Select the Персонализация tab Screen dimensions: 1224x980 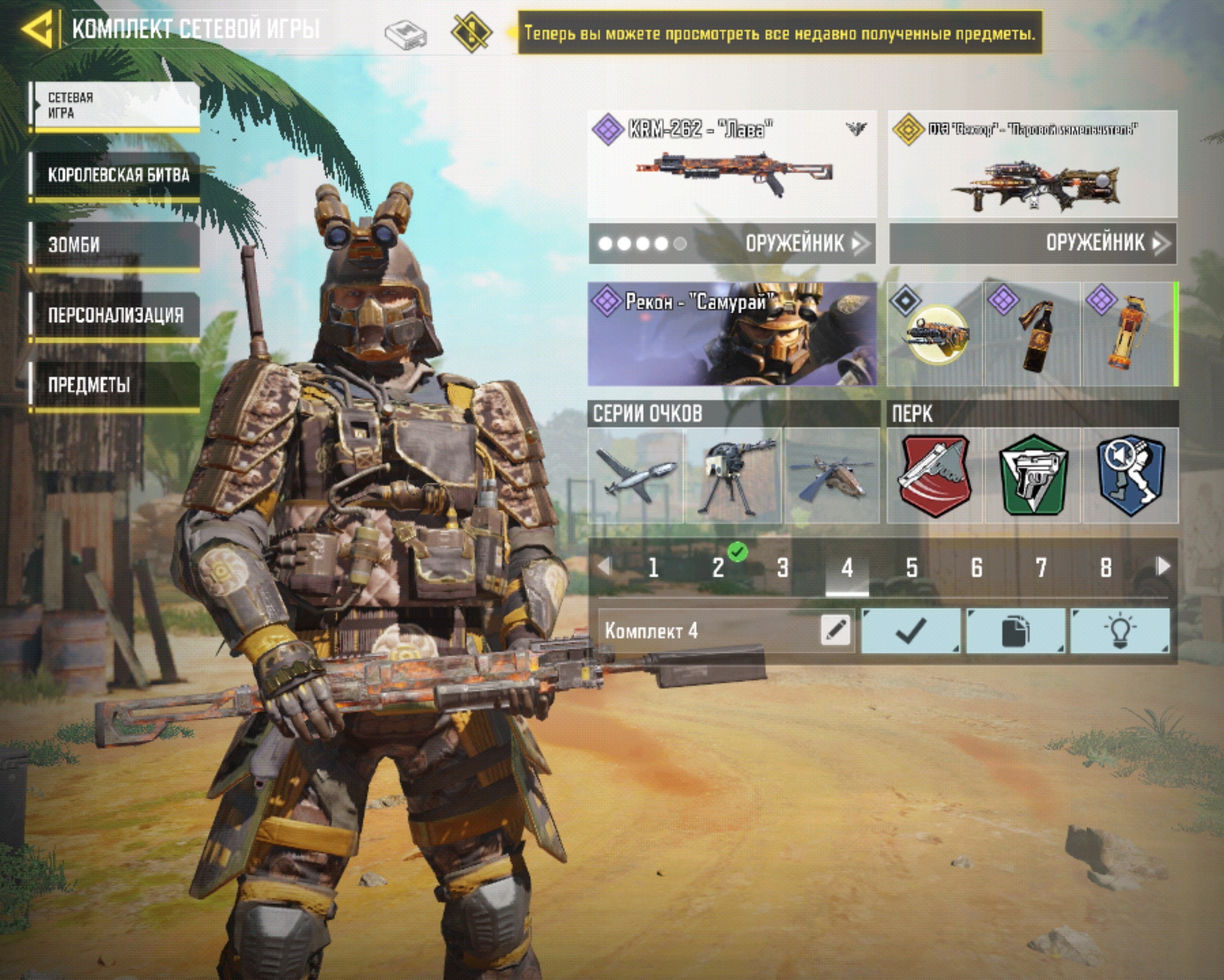(115, 314)
